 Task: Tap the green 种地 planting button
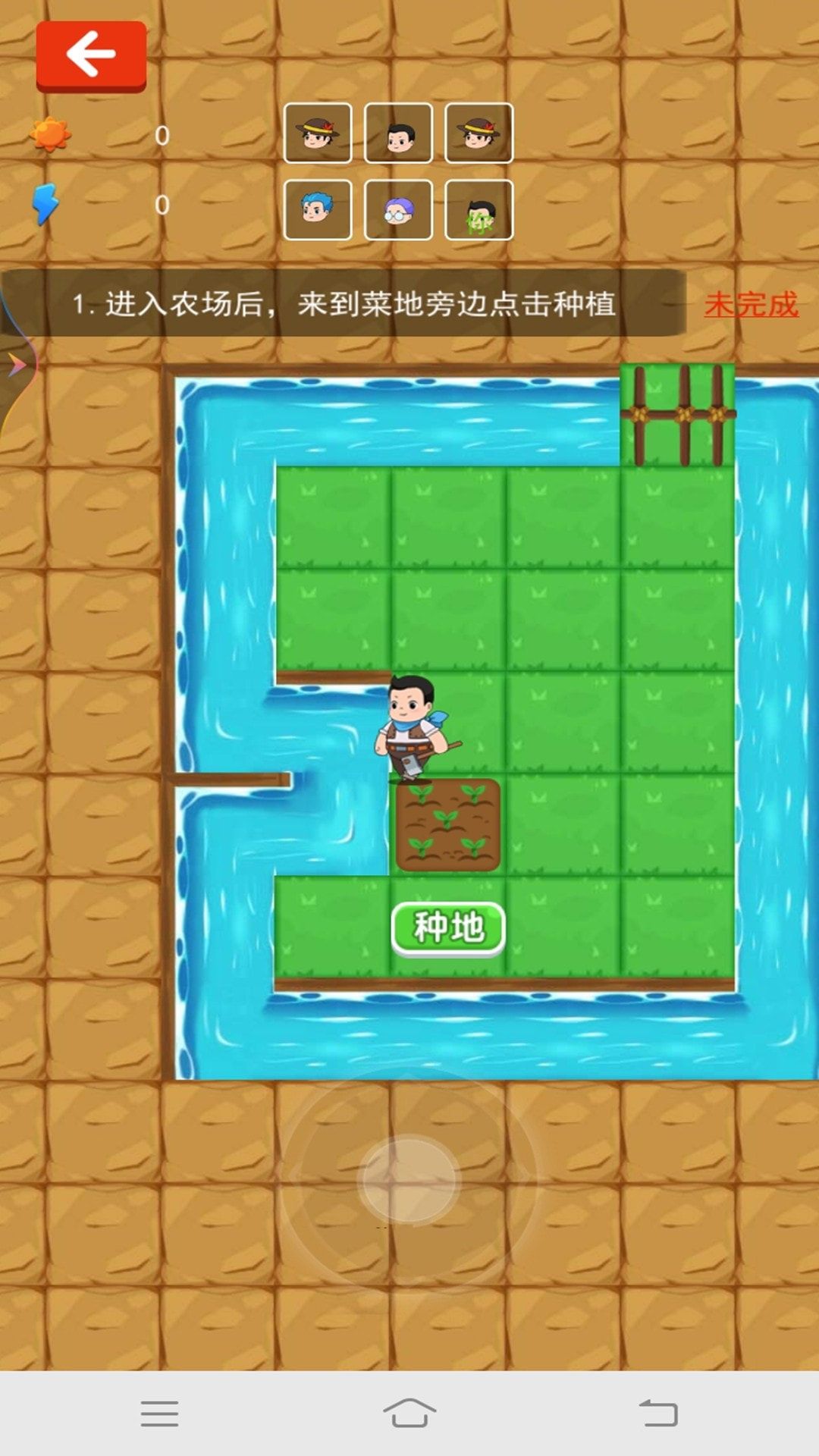(448, 927)
